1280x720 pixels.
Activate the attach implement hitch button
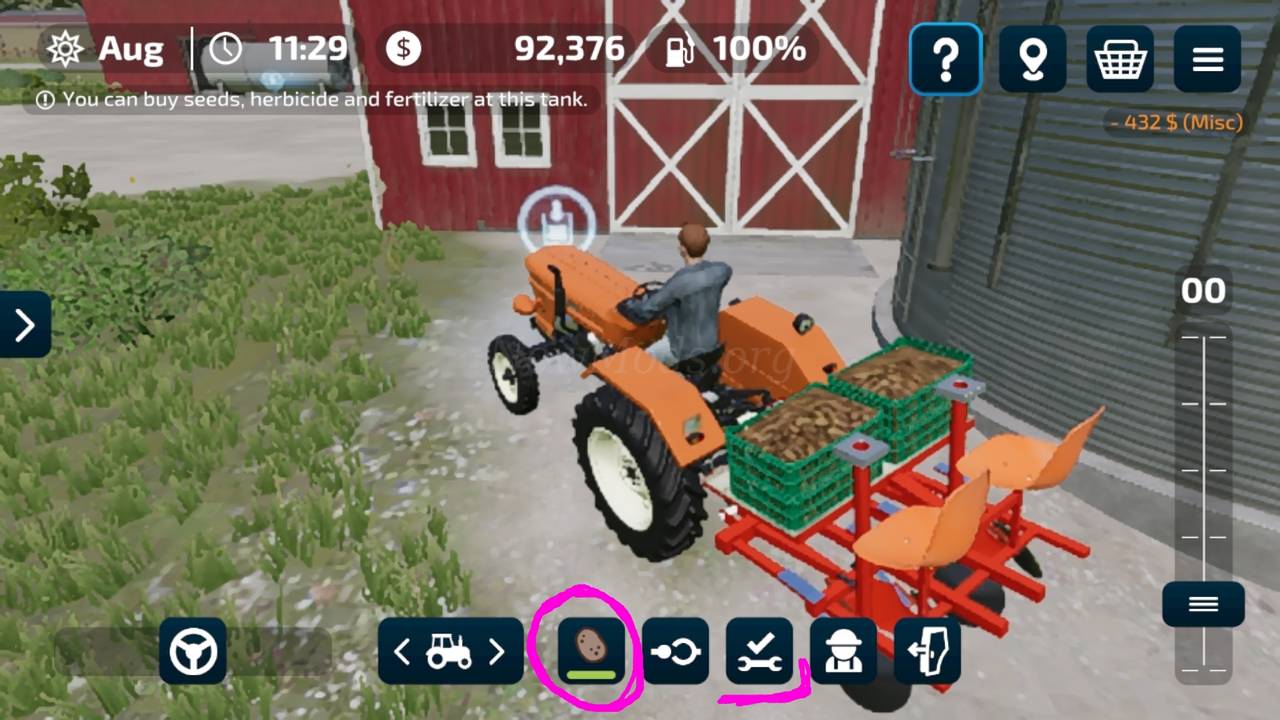pos(676,651)
